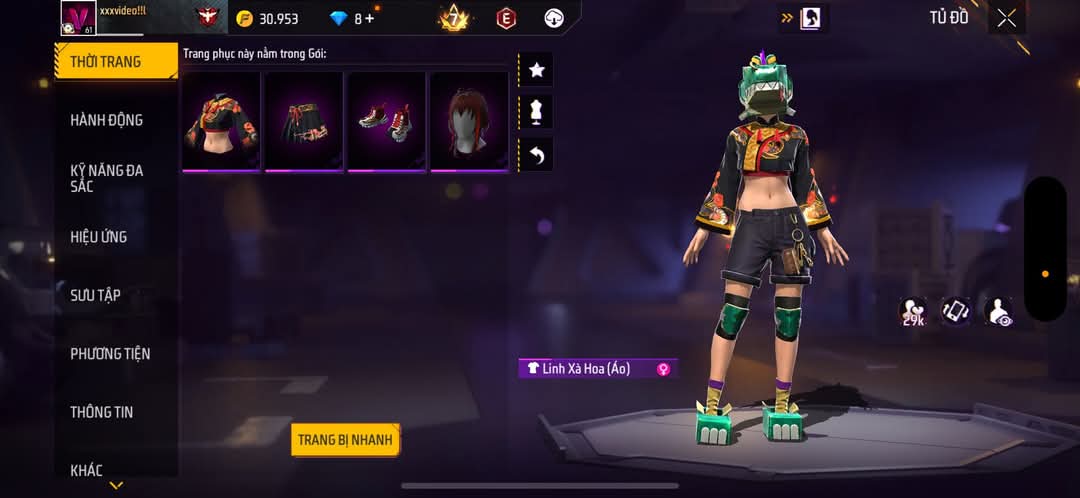The width and height of the screenshot is (1080, 498).
Task: Select the black crop top jacket item
Action: 221,121
